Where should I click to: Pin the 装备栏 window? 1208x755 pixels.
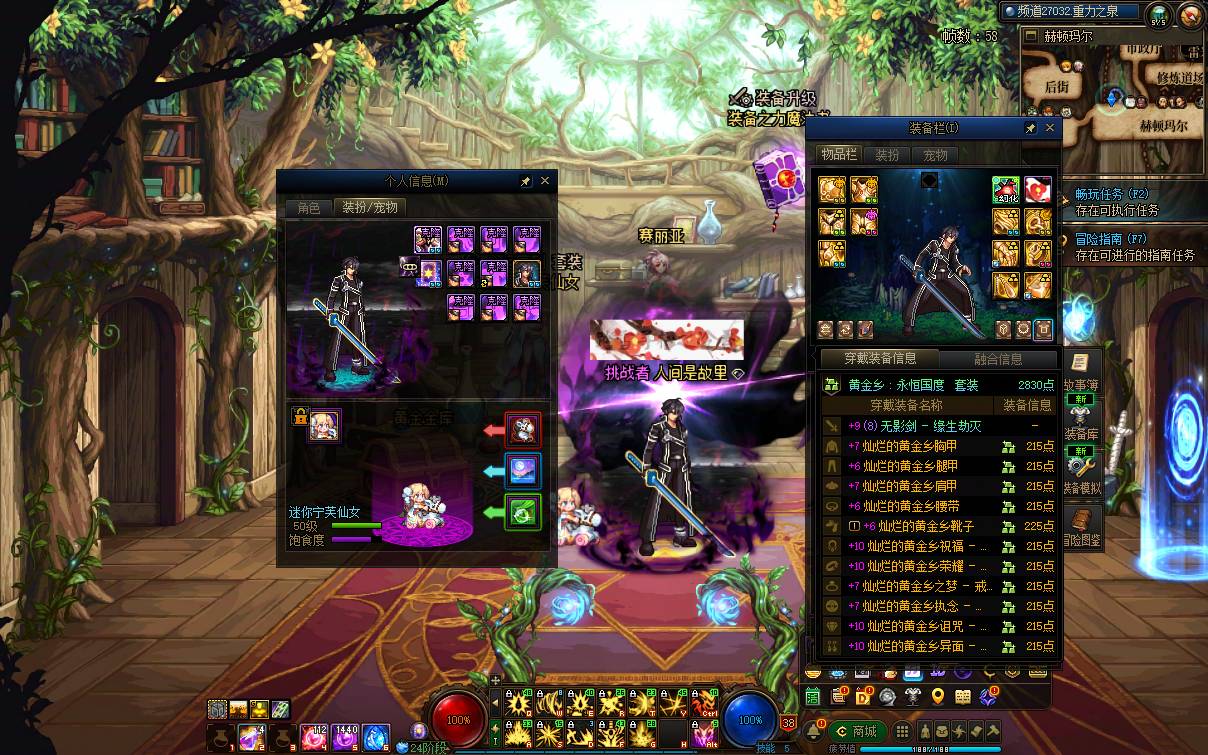tap(1030, 128)
